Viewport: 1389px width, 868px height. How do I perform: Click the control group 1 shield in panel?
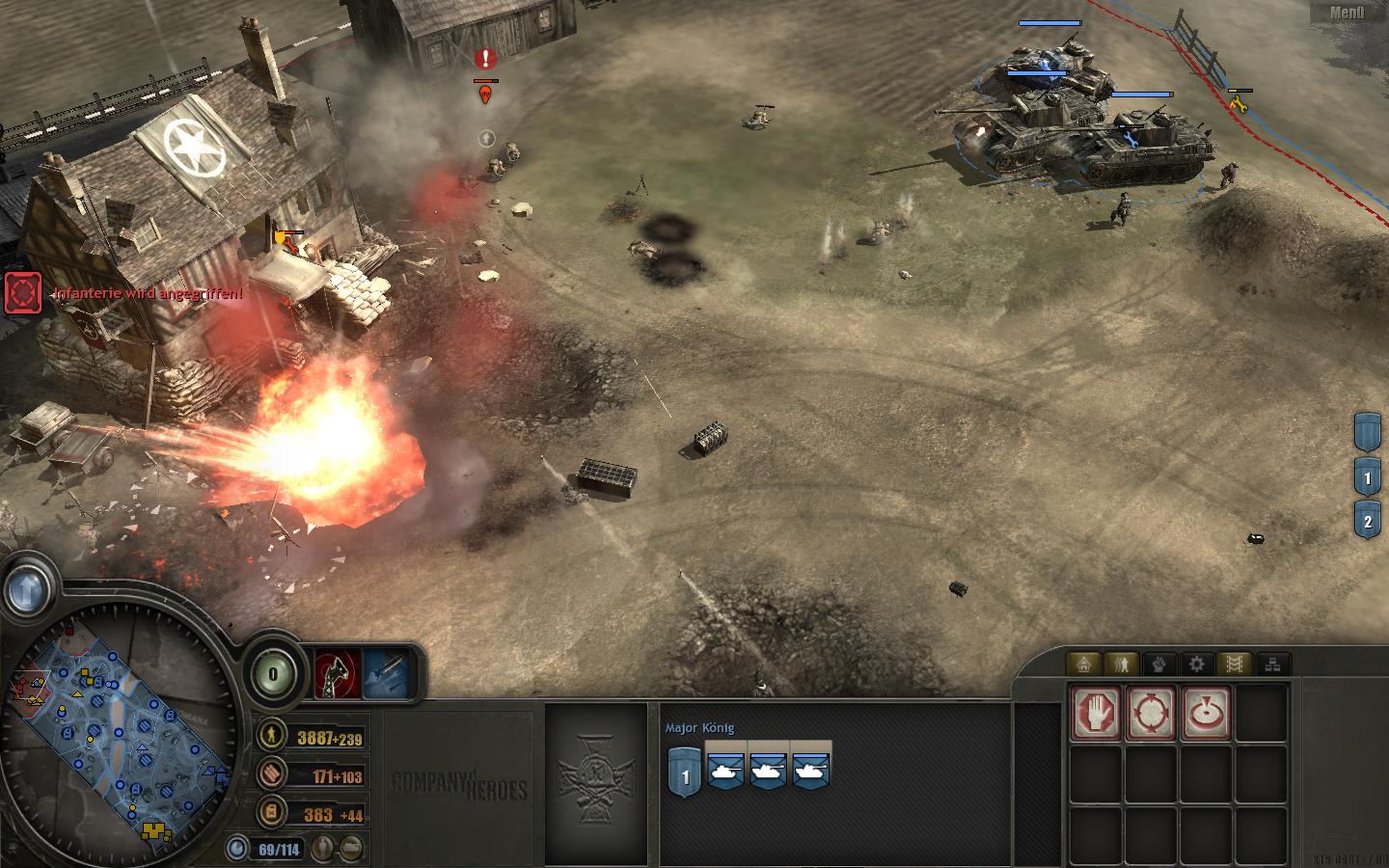click(x=685, y=773)
